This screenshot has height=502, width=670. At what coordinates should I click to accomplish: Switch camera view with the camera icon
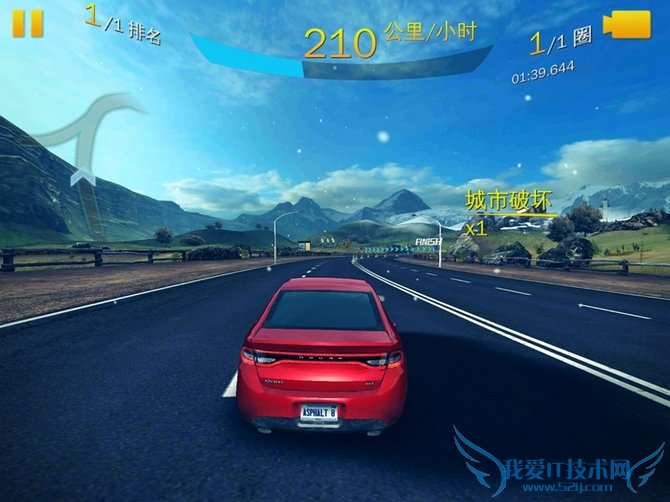point(627,25)
